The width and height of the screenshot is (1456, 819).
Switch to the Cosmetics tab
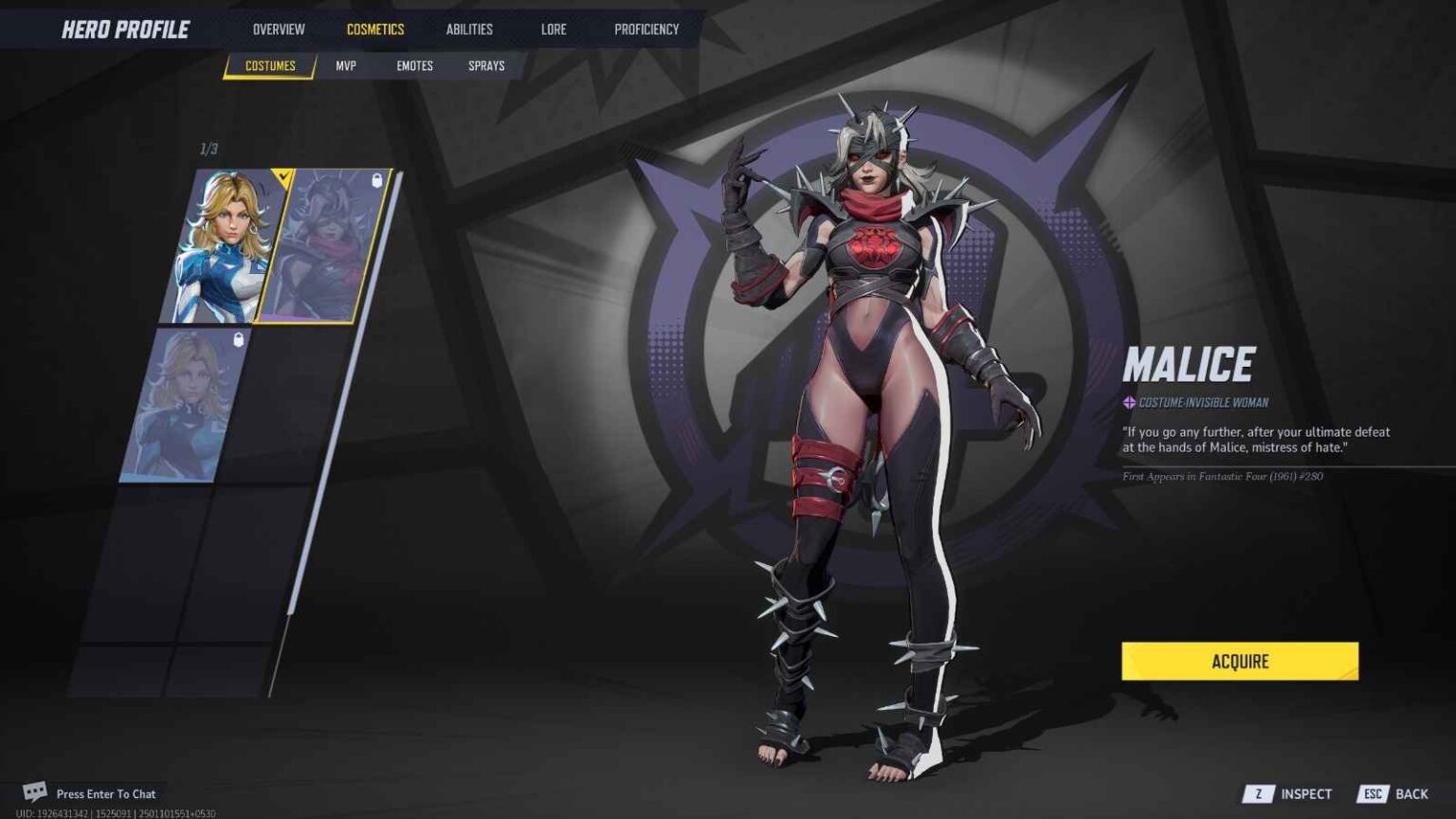click(375, 29)
